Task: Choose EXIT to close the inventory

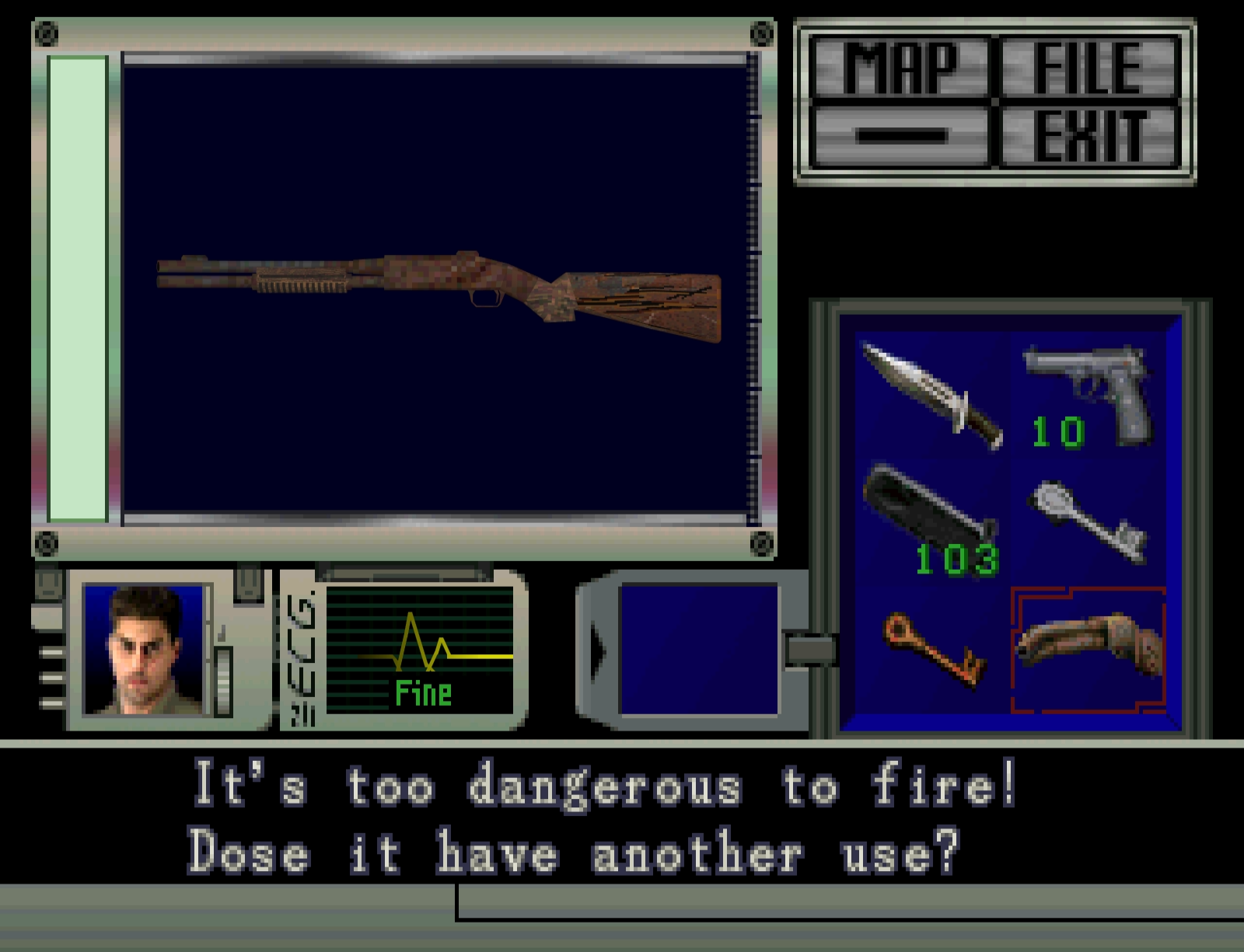Action: pos(1088,137)
